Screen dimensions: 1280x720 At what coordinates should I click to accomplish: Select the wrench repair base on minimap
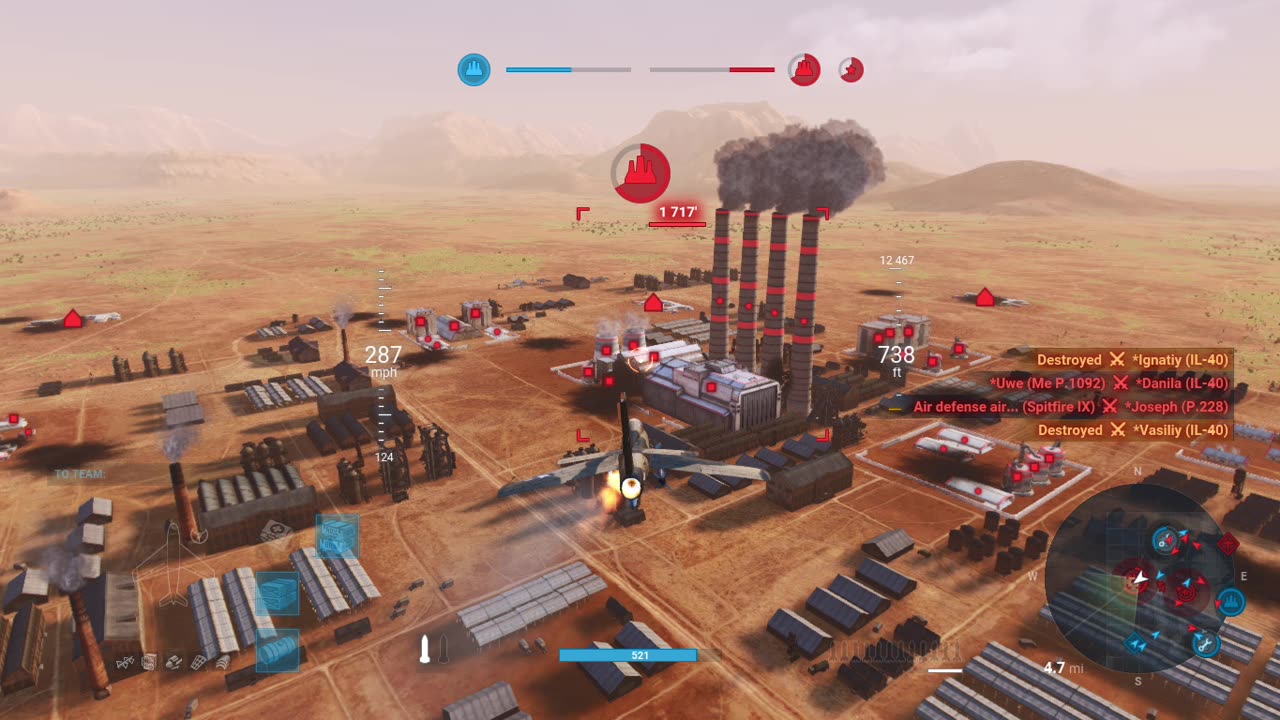click(1206, 643)
